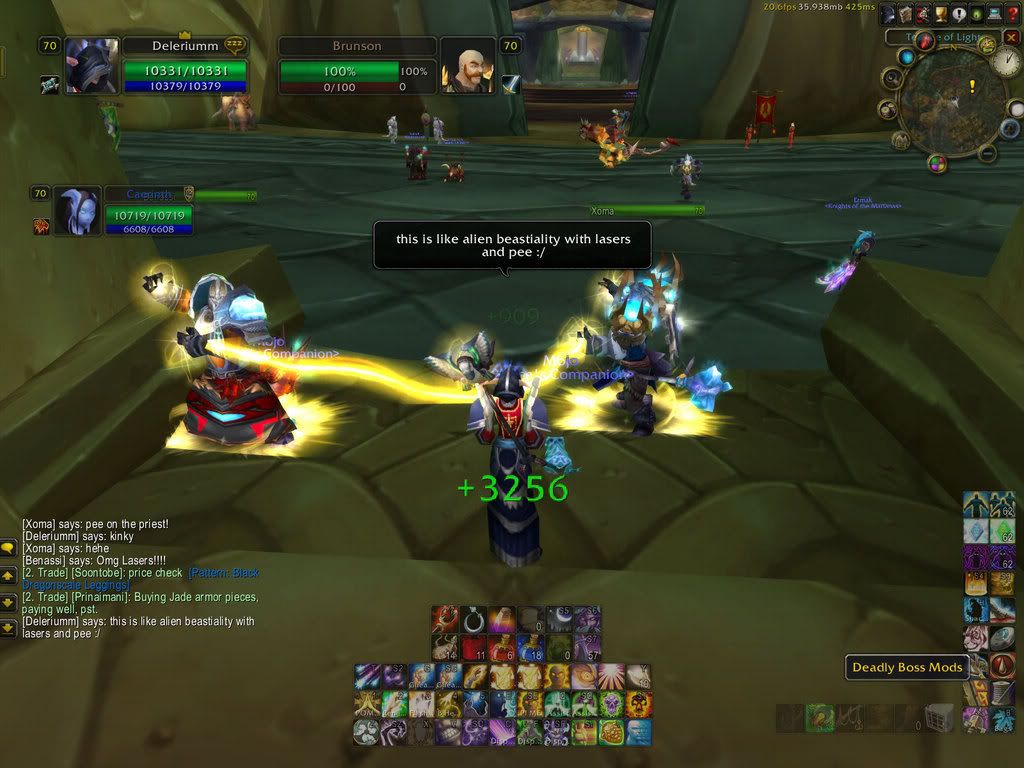The image size is (1024, 768).
Task: Click Deleriumm's player portrait
Action: (x=92, y=67)
